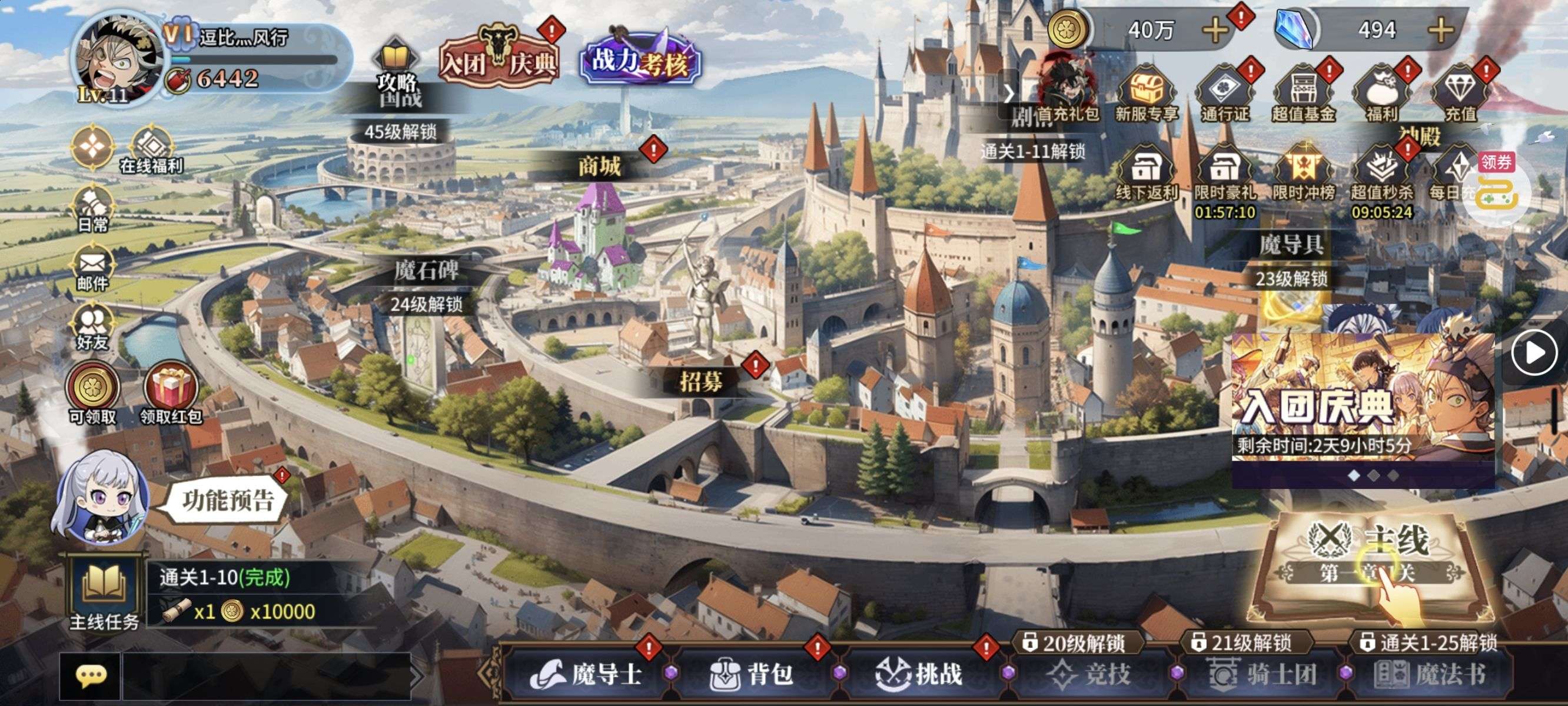Open the chat bubble icon
The width and height of the screenshot is (1568, 706).
[91, 675]
